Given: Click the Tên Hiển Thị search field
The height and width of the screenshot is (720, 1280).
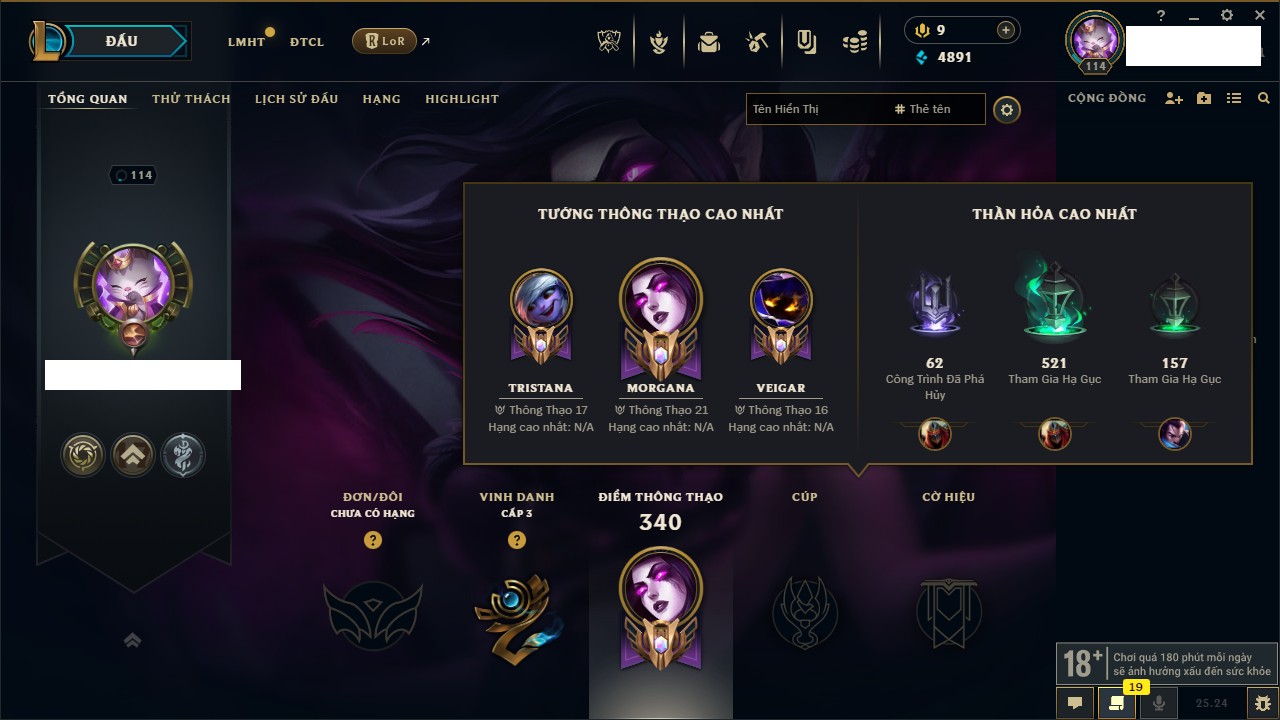Looking at the screenshot, I should (x=815, y=109).
